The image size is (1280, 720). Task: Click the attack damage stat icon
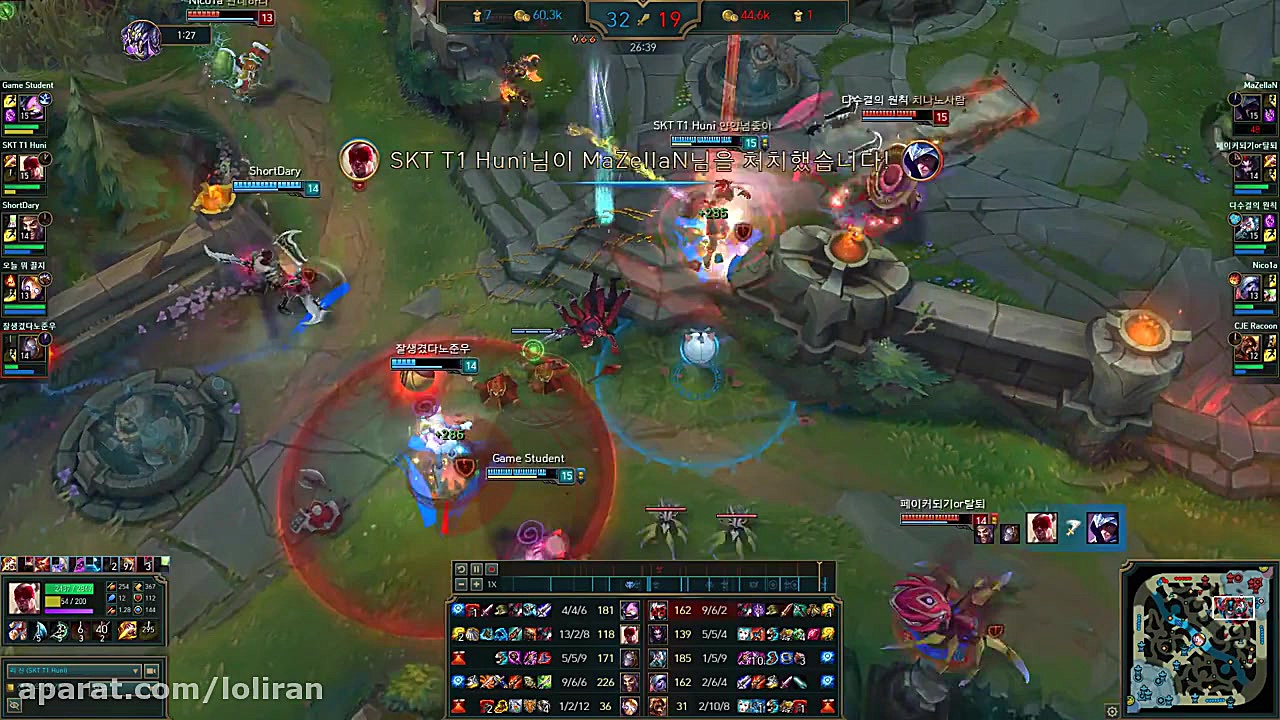pyautogui.click(x=111, y=587)
